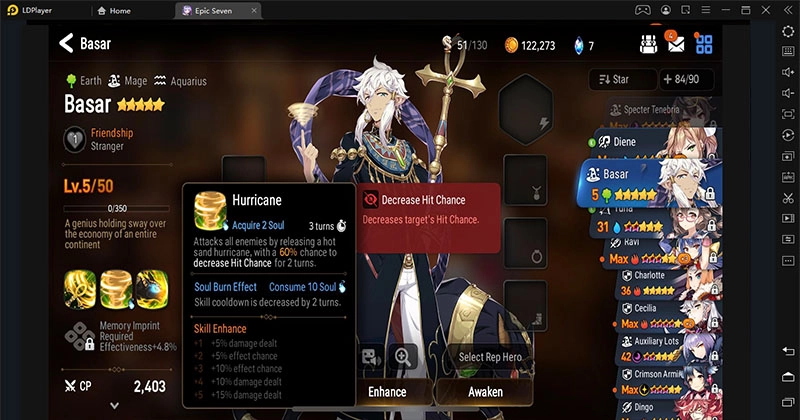Open the Awaken menu
Screen dimensions: 800x420
486,391
